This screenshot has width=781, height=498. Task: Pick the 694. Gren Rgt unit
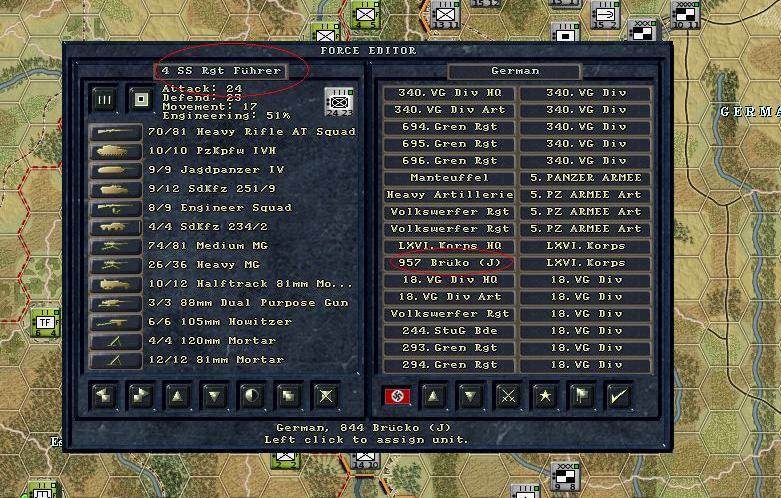point(449,127)
